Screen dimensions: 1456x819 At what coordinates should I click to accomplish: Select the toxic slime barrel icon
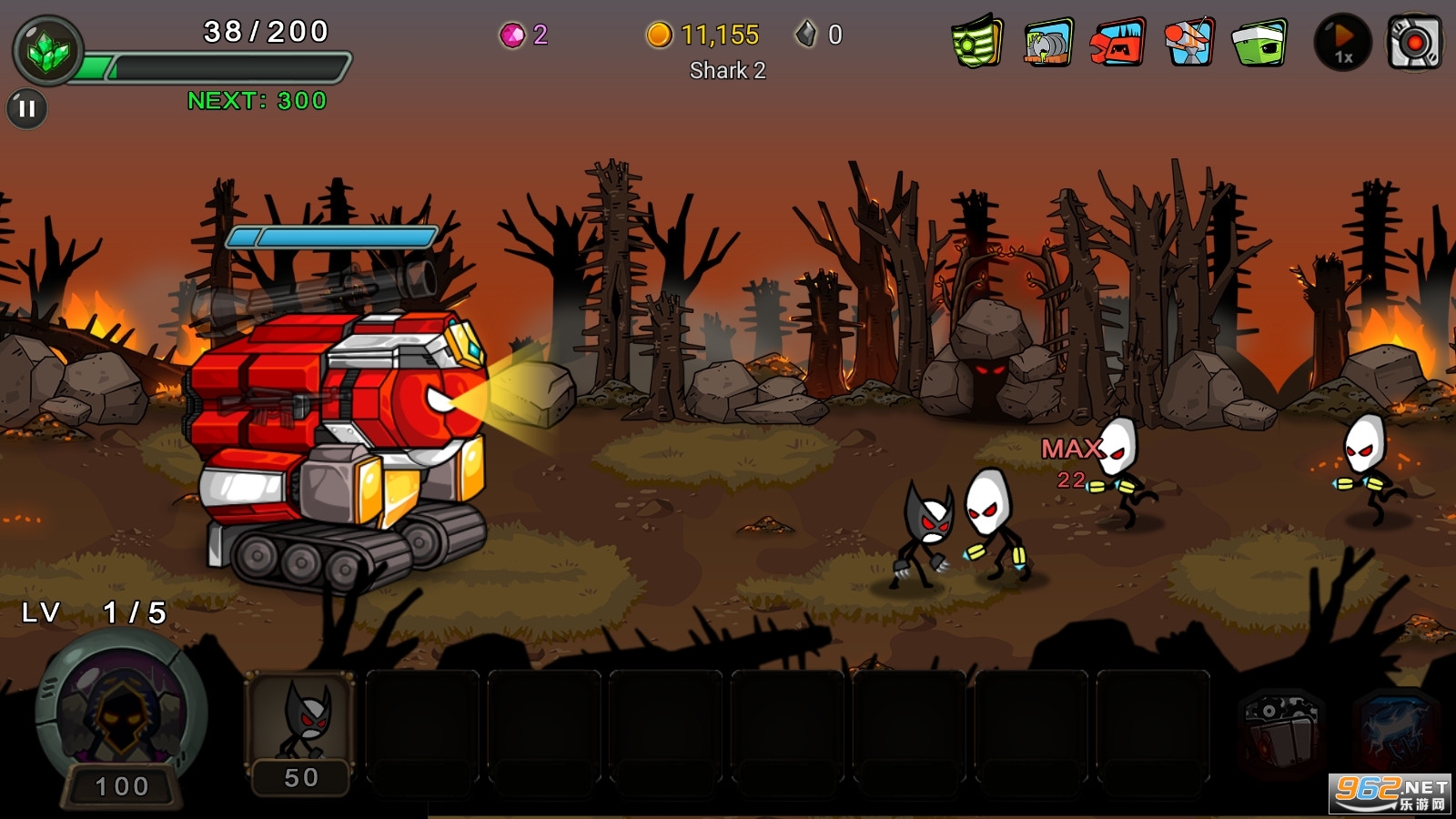[x=1047, y=43]
